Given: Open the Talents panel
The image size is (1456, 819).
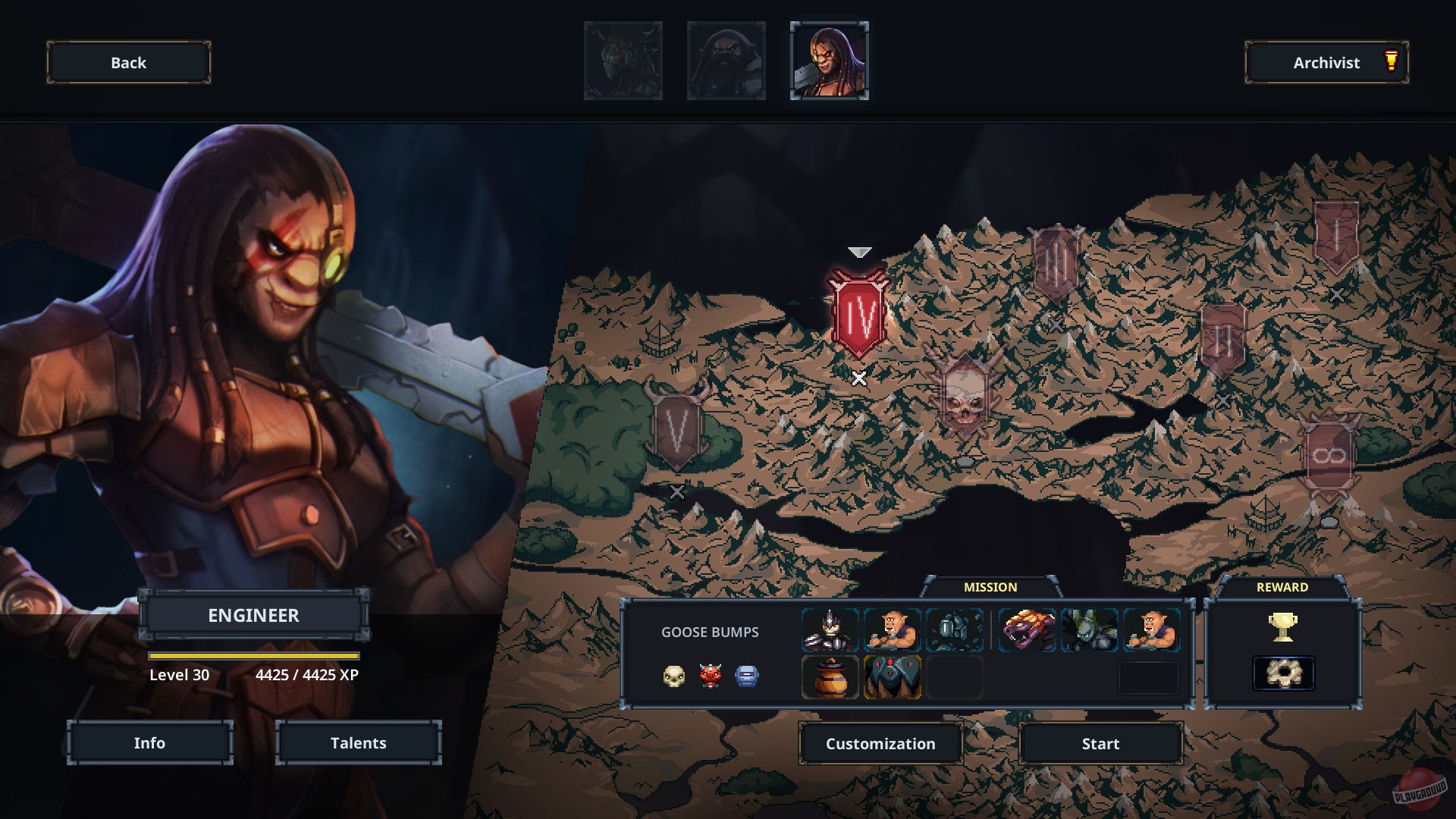Looking at the screenshot, I should [358, 742].
